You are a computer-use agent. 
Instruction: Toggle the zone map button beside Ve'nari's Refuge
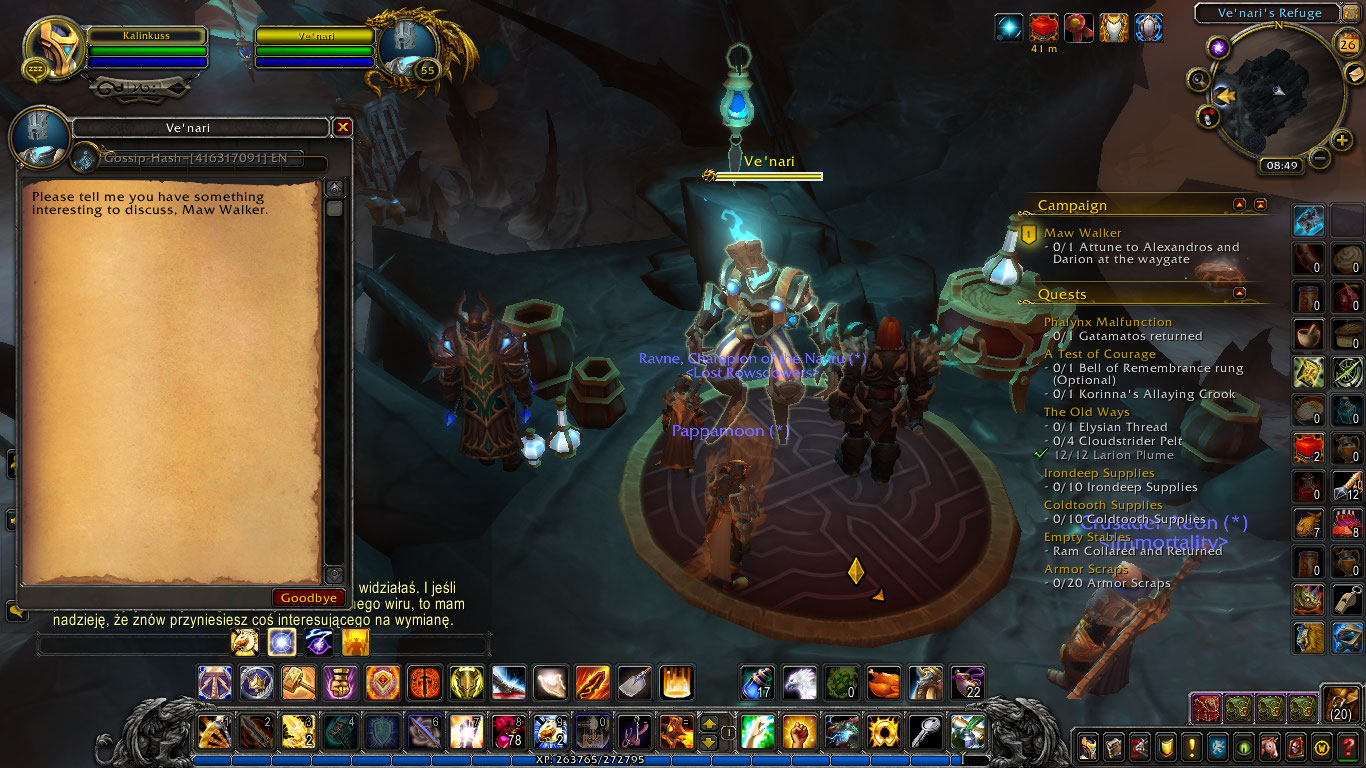pos(1350,13)
